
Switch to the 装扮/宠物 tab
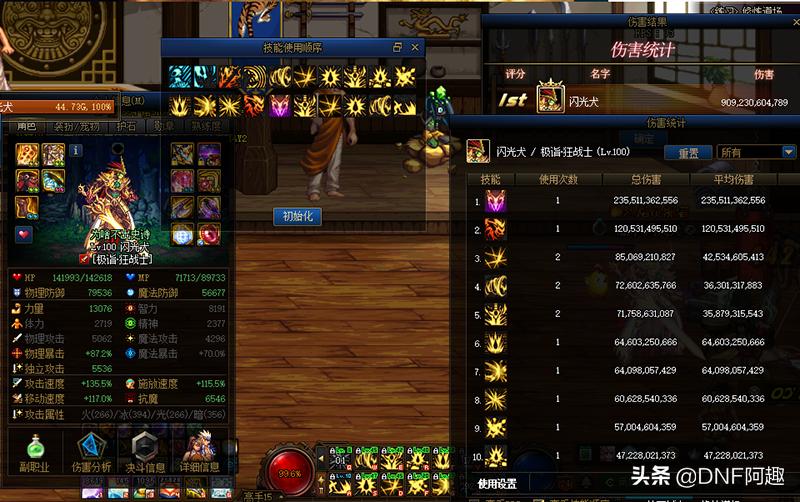pyautogui.click(x=75, y=127)
